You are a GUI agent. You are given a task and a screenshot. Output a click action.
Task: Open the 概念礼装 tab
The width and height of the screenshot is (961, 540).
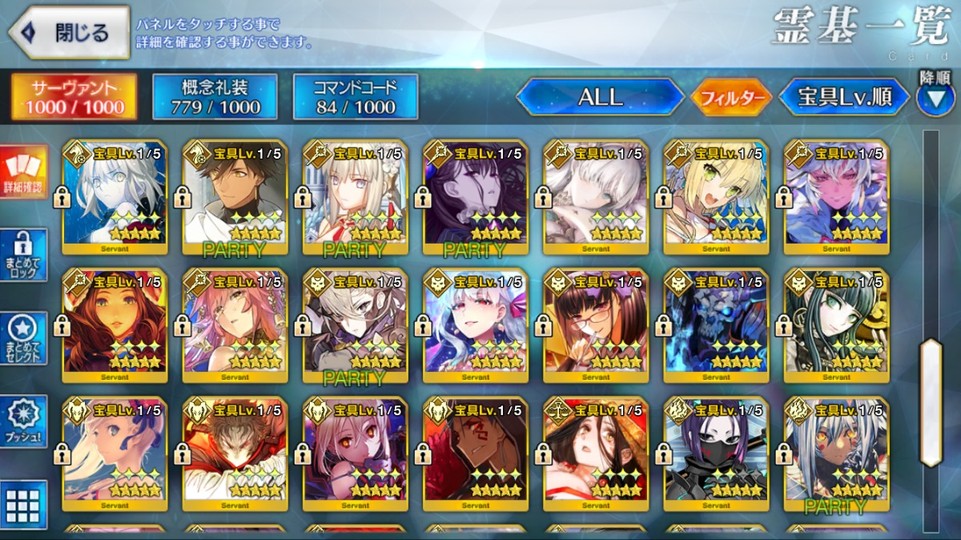[214, 96]
